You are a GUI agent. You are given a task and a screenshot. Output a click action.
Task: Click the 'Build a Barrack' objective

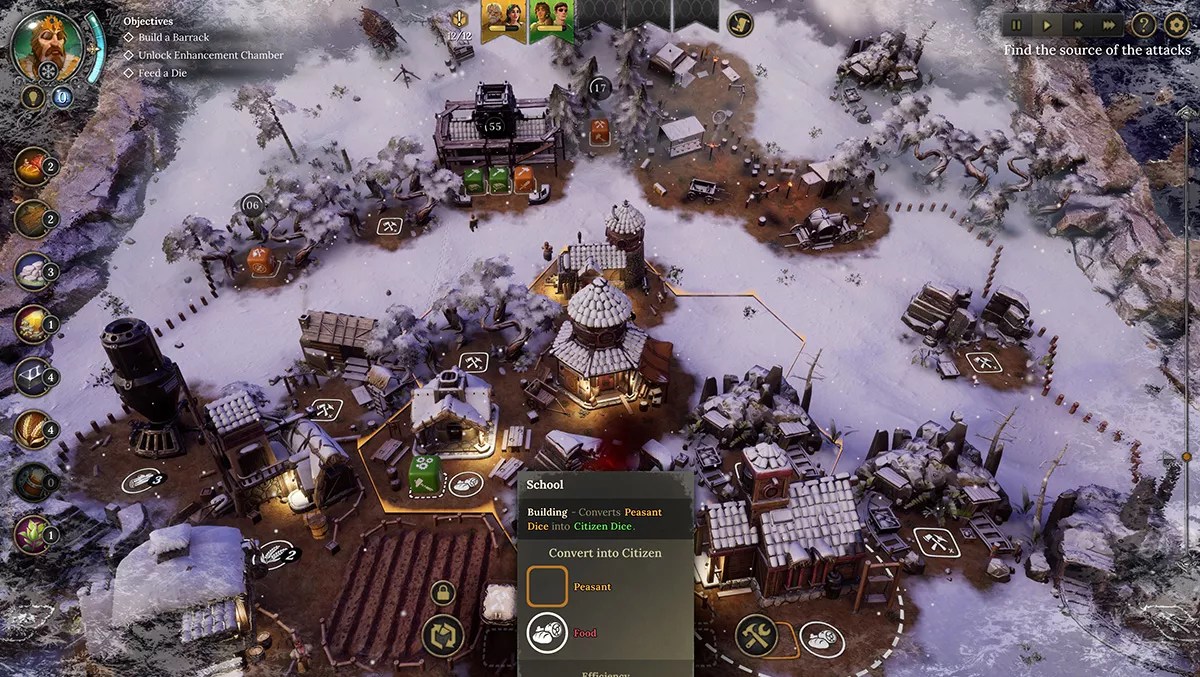click(173, 38)
